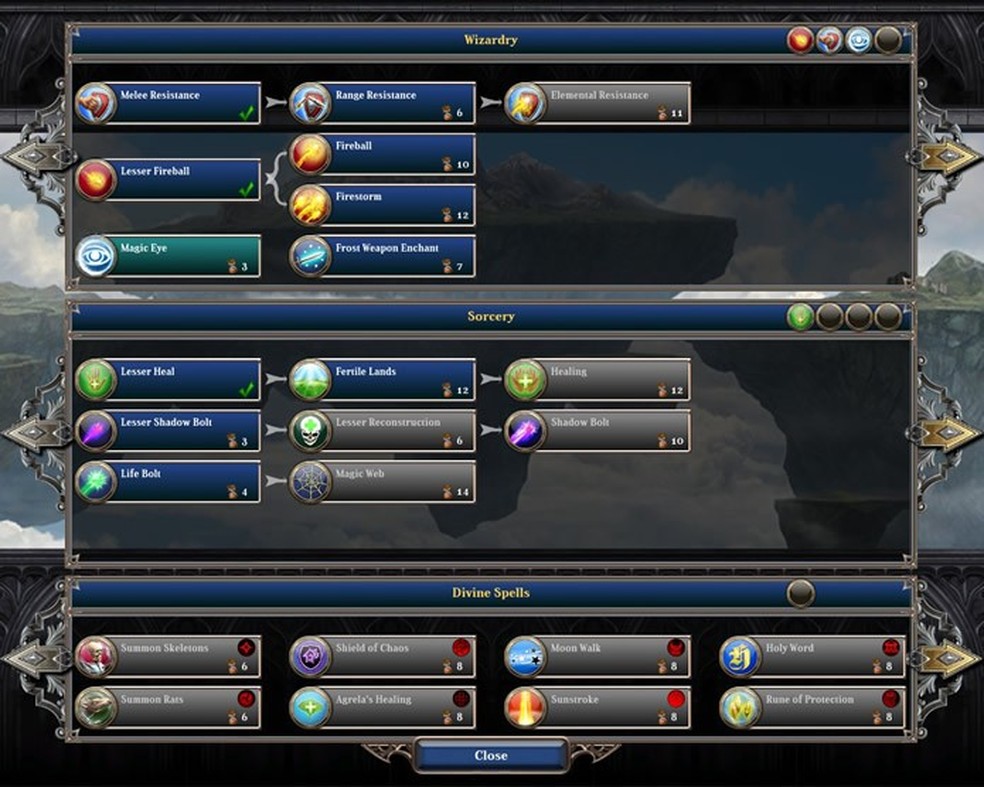Click the Magic Web spell

pos(383,482)
